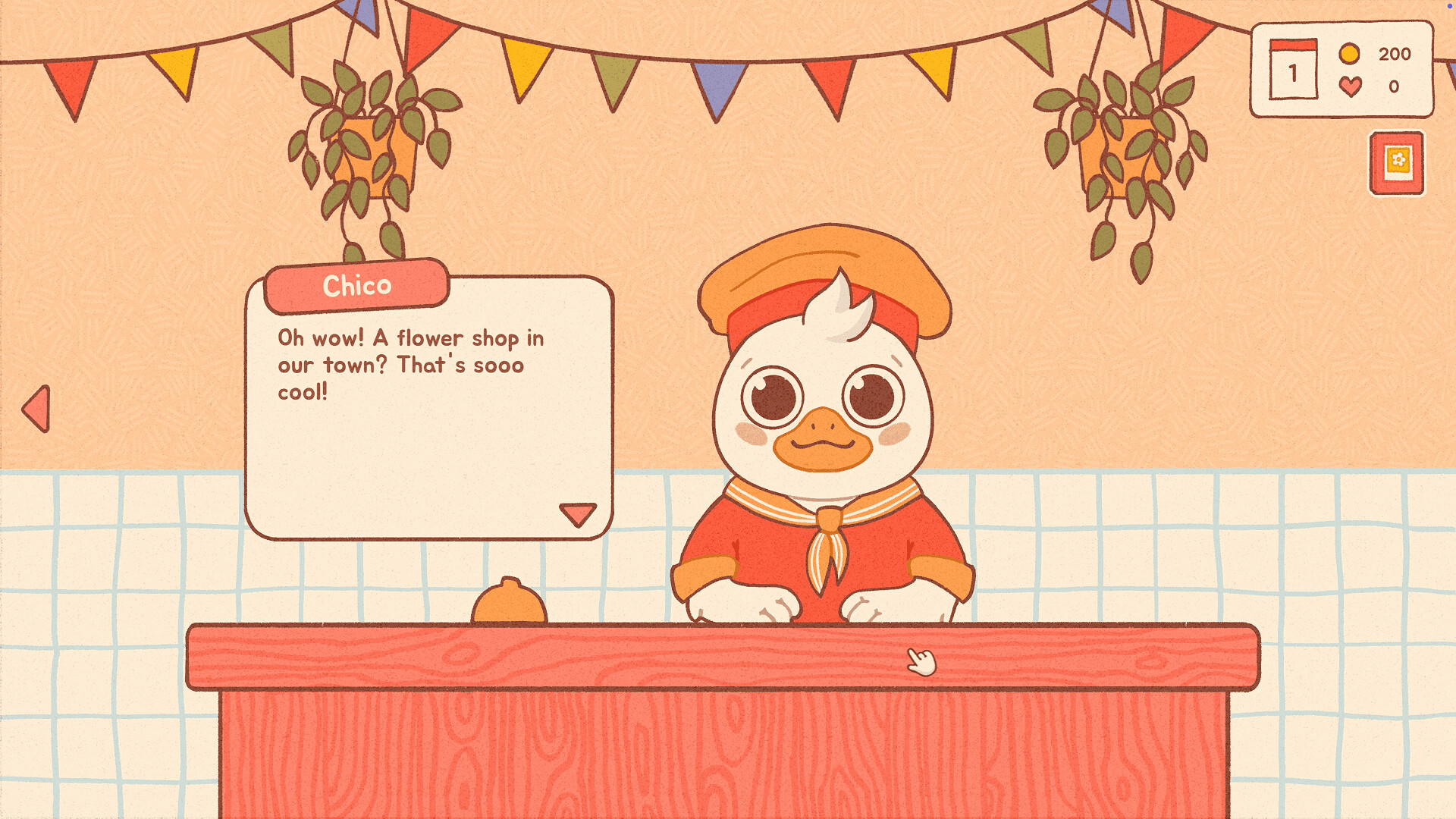Screen dimensions: 1456x819
Task: Click the coin counter reading 200
Action: pos(1396,54)
